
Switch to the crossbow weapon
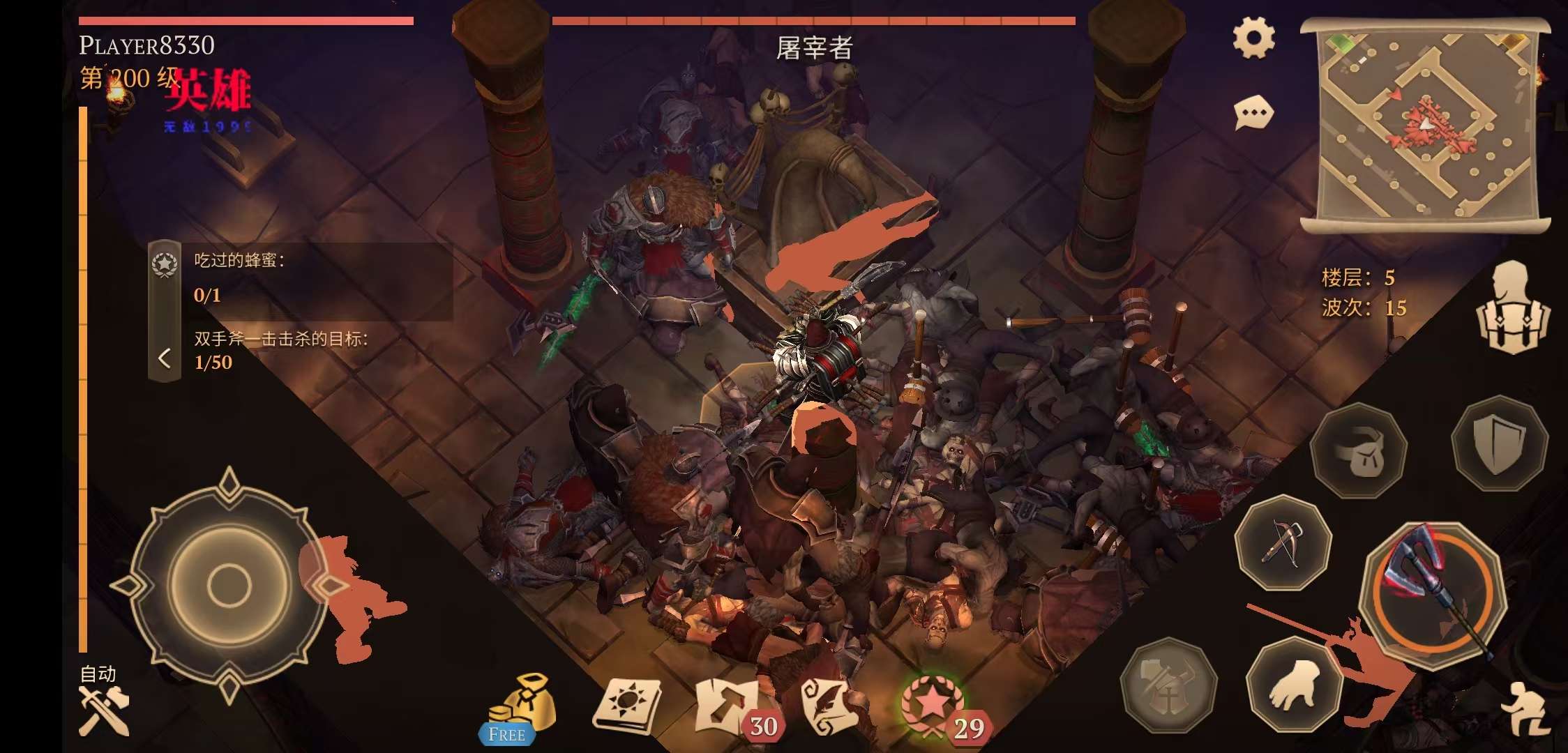click(1282, 542)
